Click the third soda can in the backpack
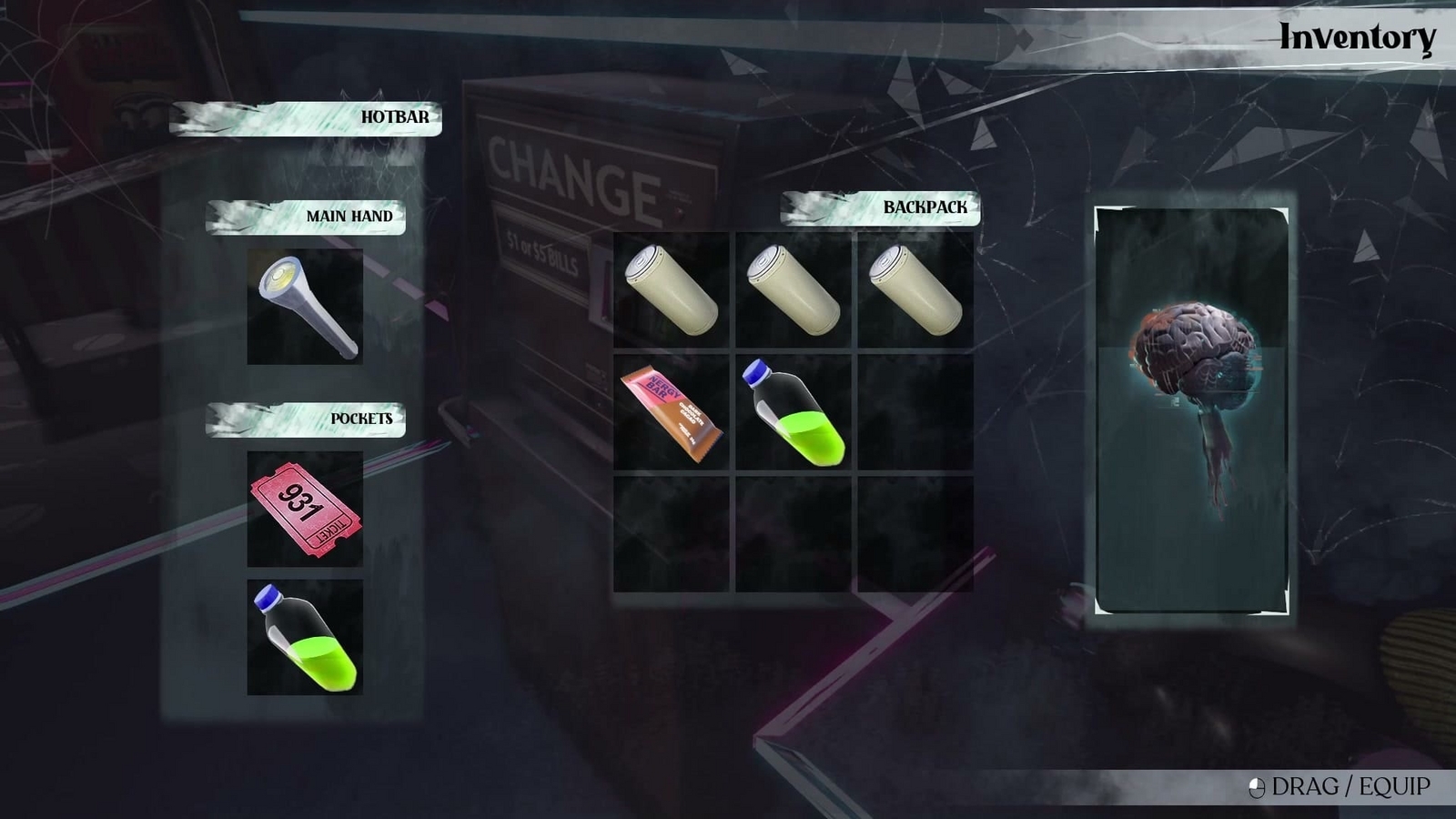1456x819 pixels. click(915, 289)
